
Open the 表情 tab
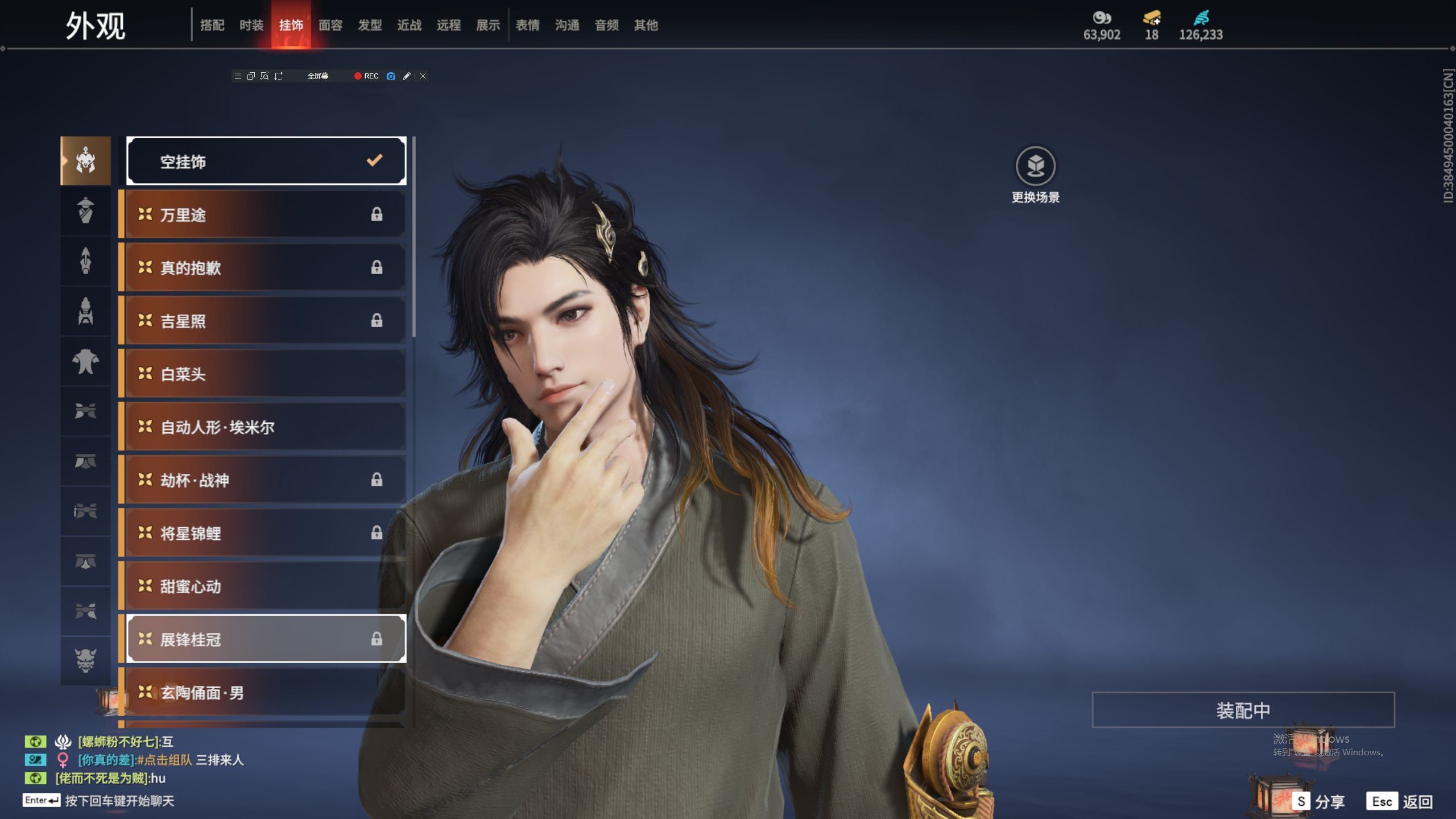(527, 25)
